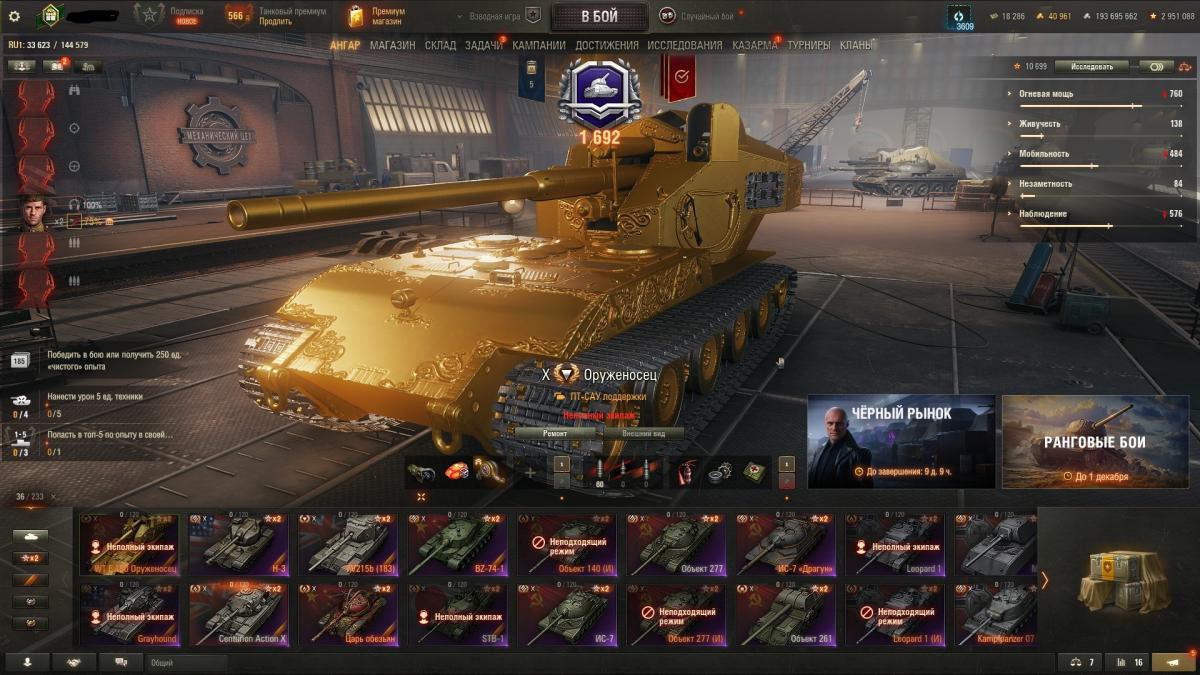Show the КЛАНЫ tab
1200x675 pixels.
pyautogui.click(x=856, y=45)
